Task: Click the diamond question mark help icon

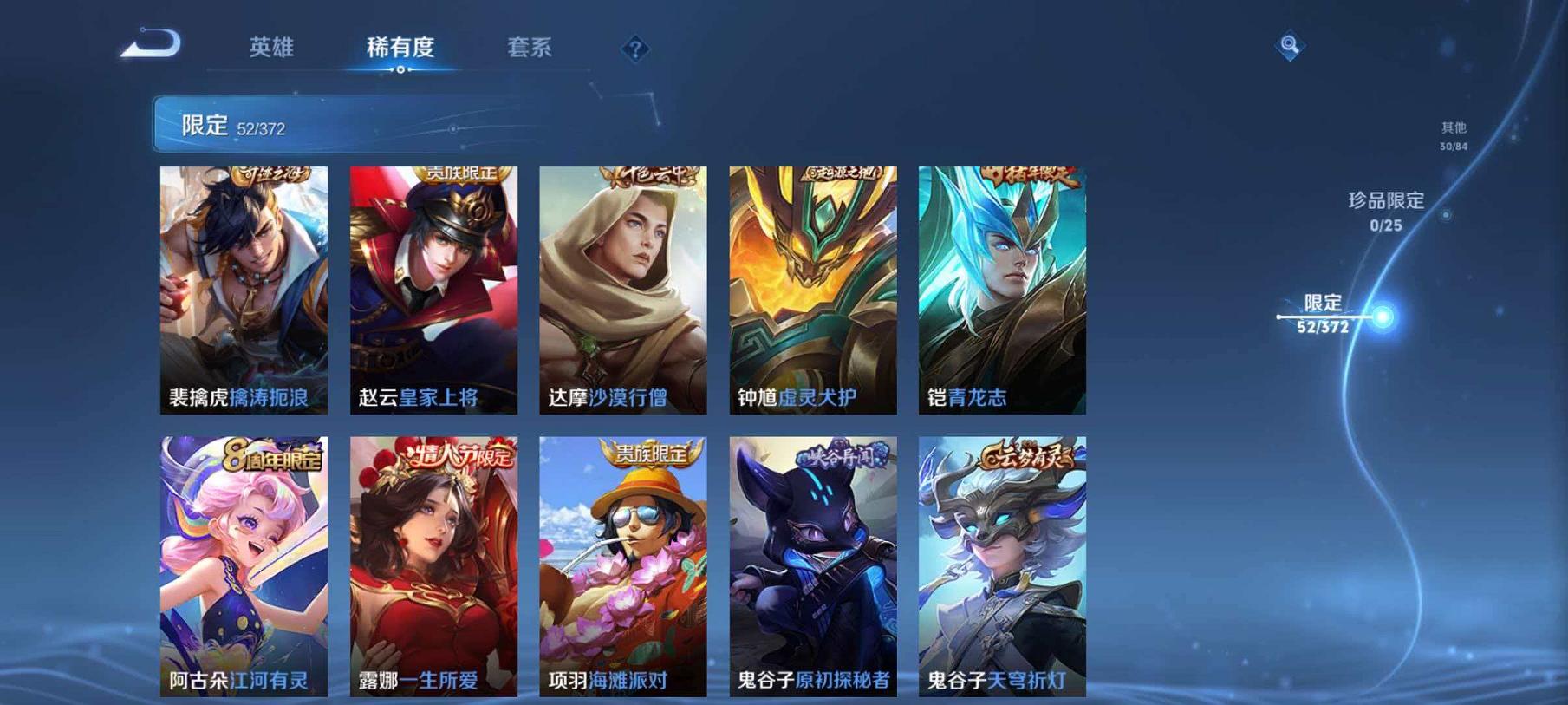Action: point(637,49)
